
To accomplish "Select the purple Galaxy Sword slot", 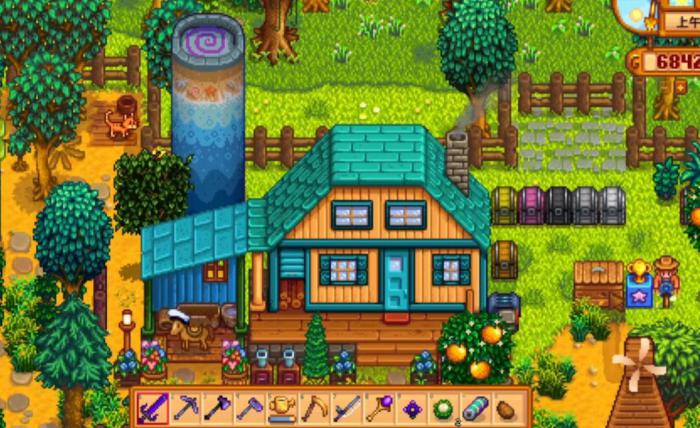I will [x=154, y=407].
